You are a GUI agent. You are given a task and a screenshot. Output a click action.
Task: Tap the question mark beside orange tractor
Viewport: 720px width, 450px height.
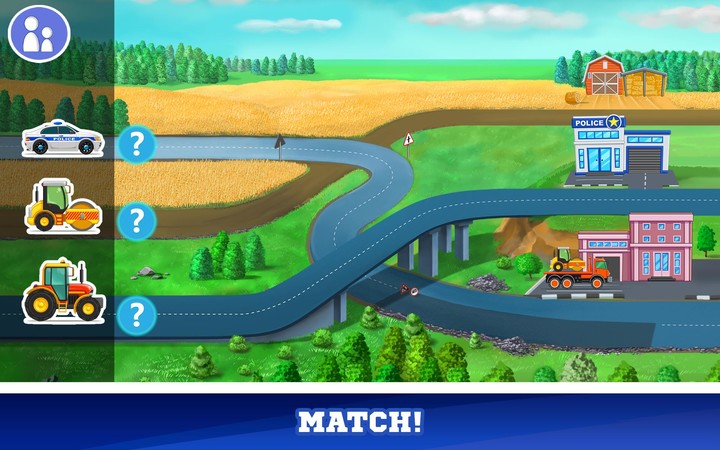pos(137,316)
